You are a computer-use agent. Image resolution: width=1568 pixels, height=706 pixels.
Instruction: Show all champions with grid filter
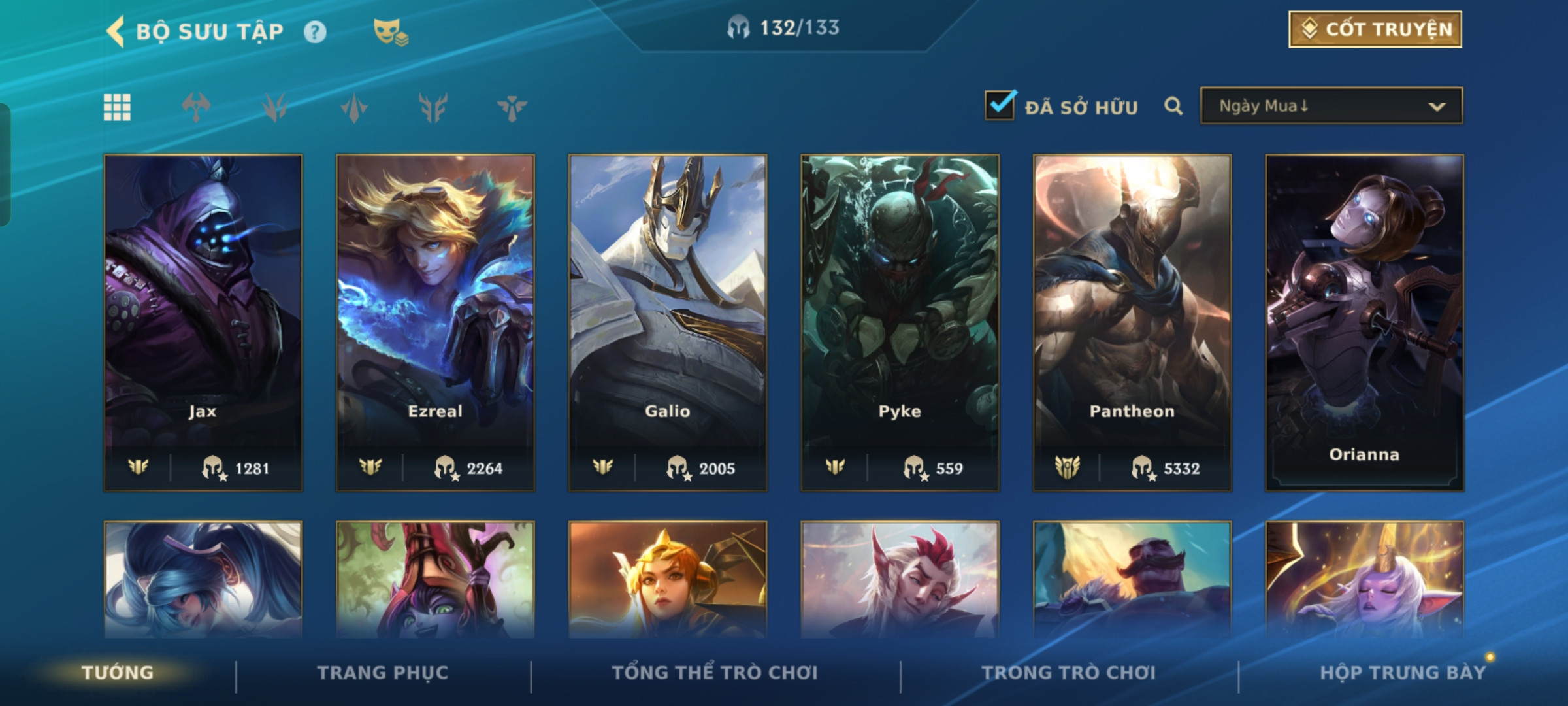[x=118, y=107]
